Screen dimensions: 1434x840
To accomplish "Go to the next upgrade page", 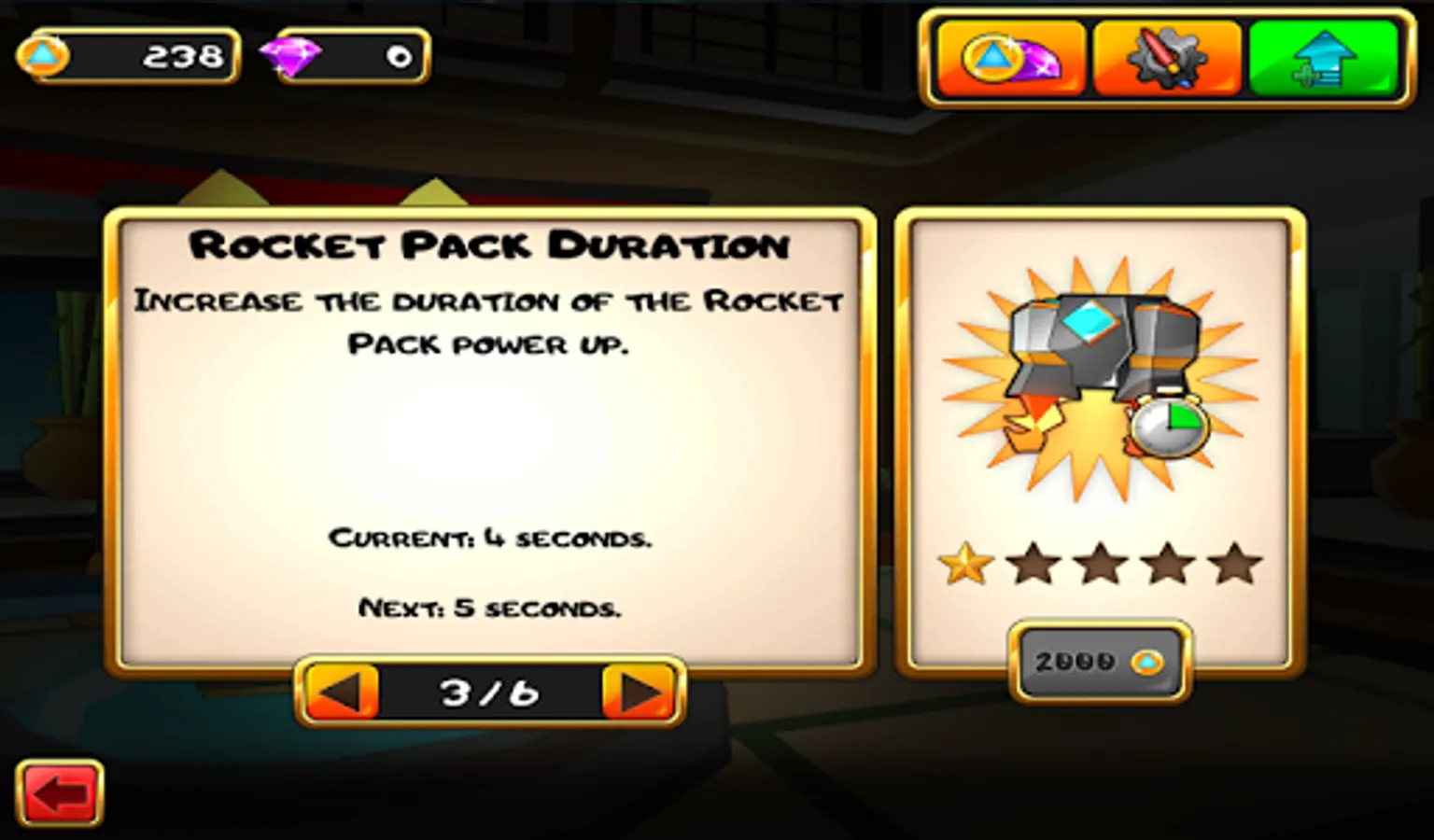I will pos(638,692).
